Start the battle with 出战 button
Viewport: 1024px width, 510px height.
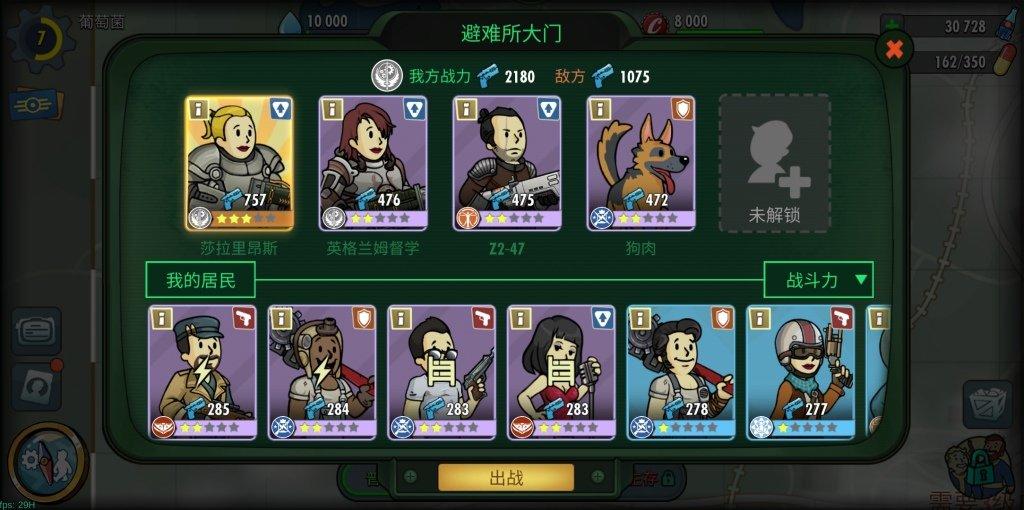(506, 477)
